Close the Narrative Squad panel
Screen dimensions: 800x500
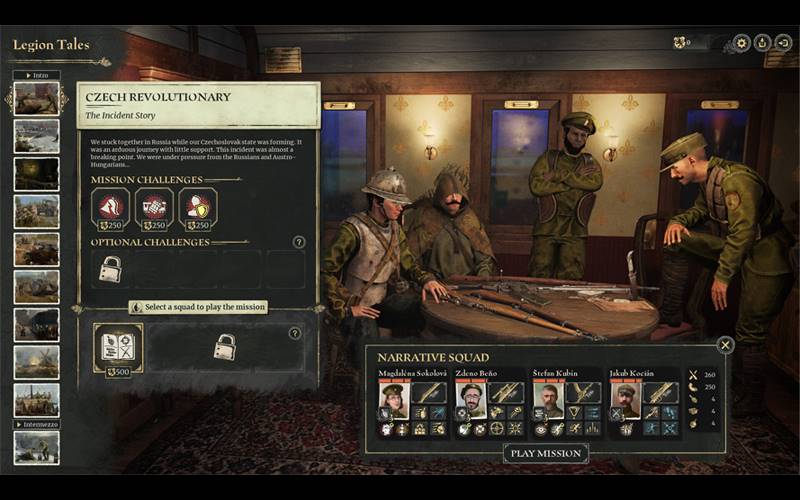[x=725, y=345]
